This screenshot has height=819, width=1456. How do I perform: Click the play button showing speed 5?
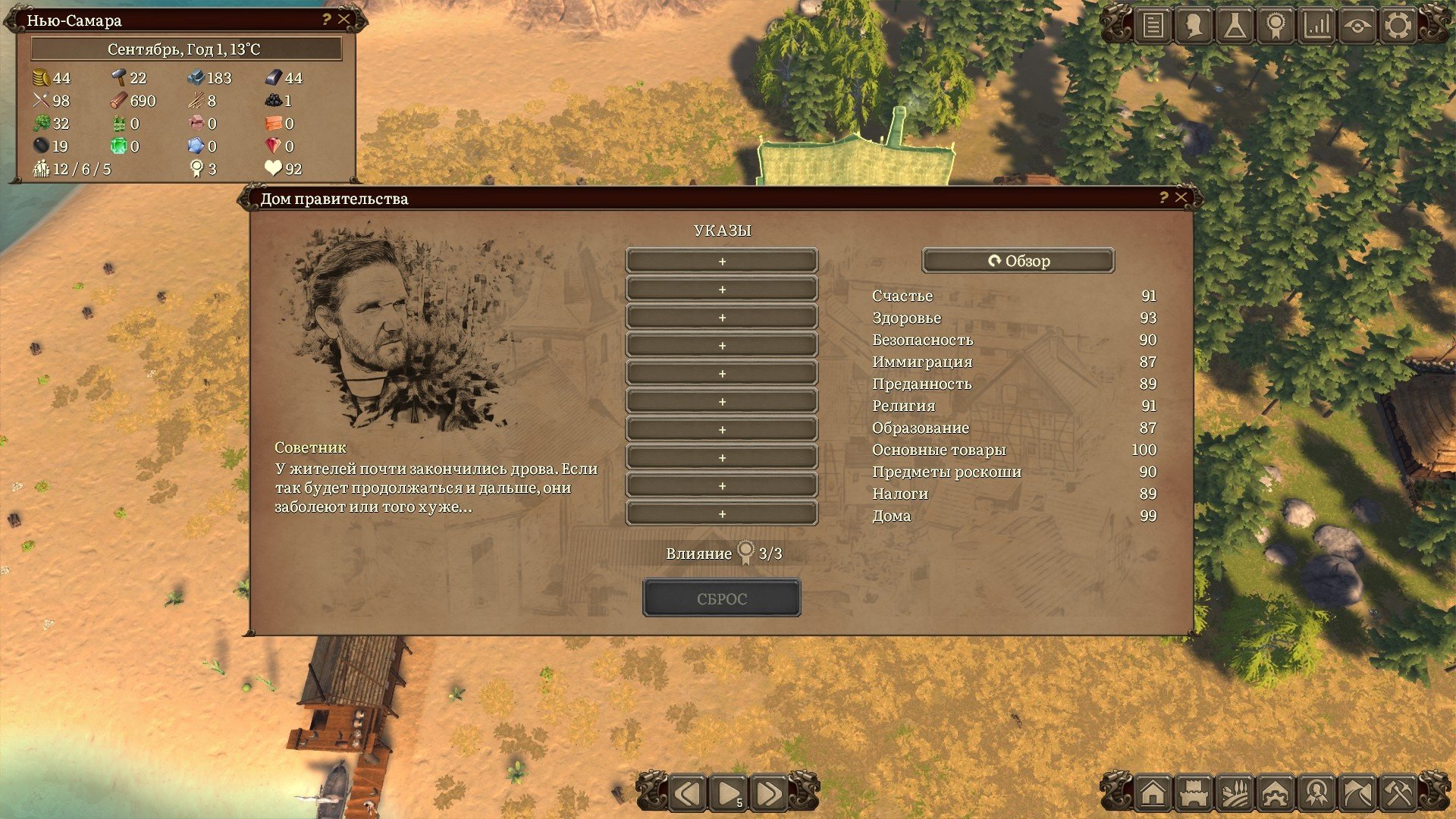tap(729, 794)
